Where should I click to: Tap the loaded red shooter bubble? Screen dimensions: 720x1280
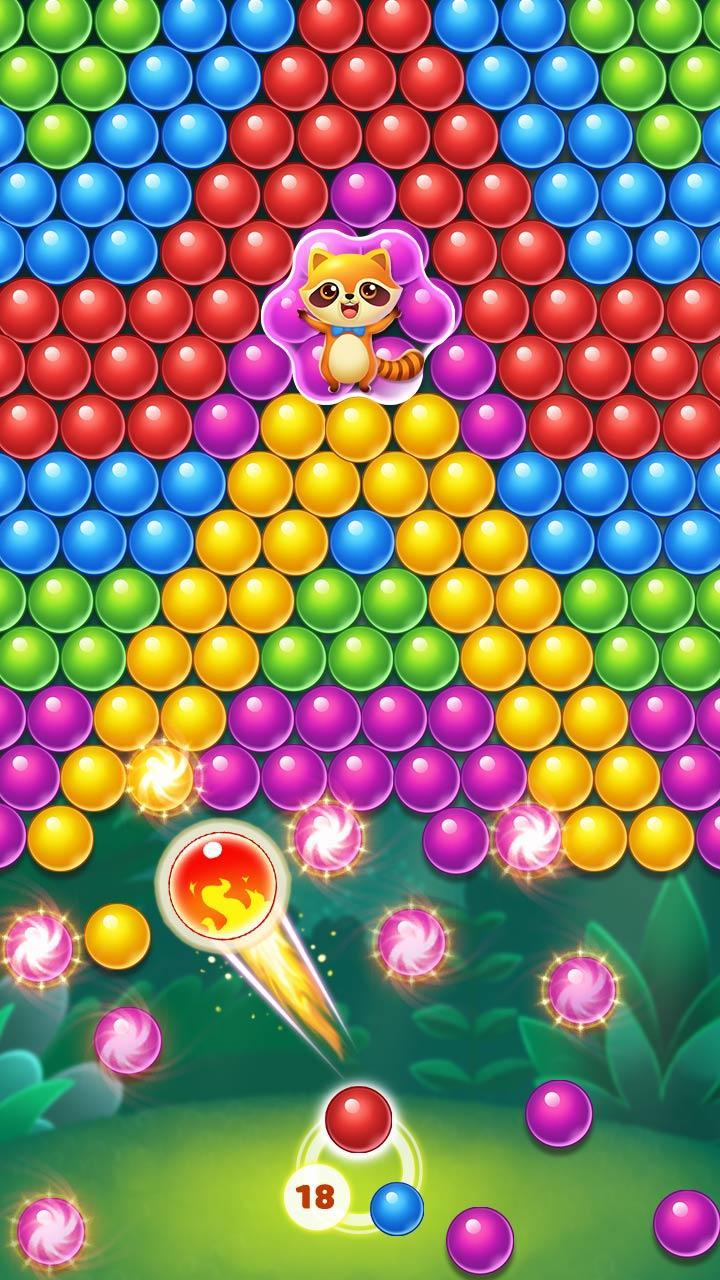point(358,1119)
